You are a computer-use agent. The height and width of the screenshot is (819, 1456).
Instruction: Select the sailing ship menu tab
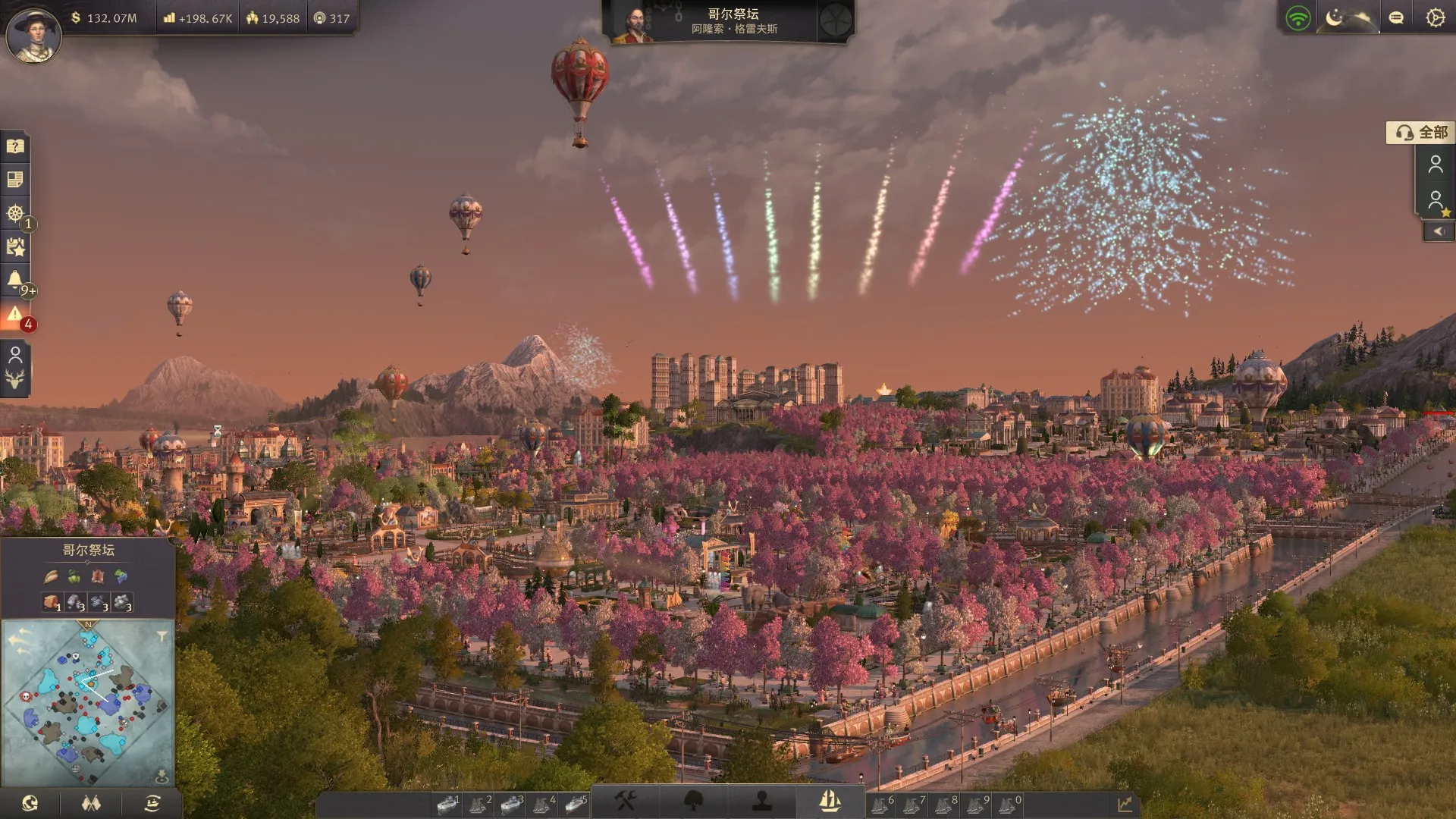[x=830, y=801]
